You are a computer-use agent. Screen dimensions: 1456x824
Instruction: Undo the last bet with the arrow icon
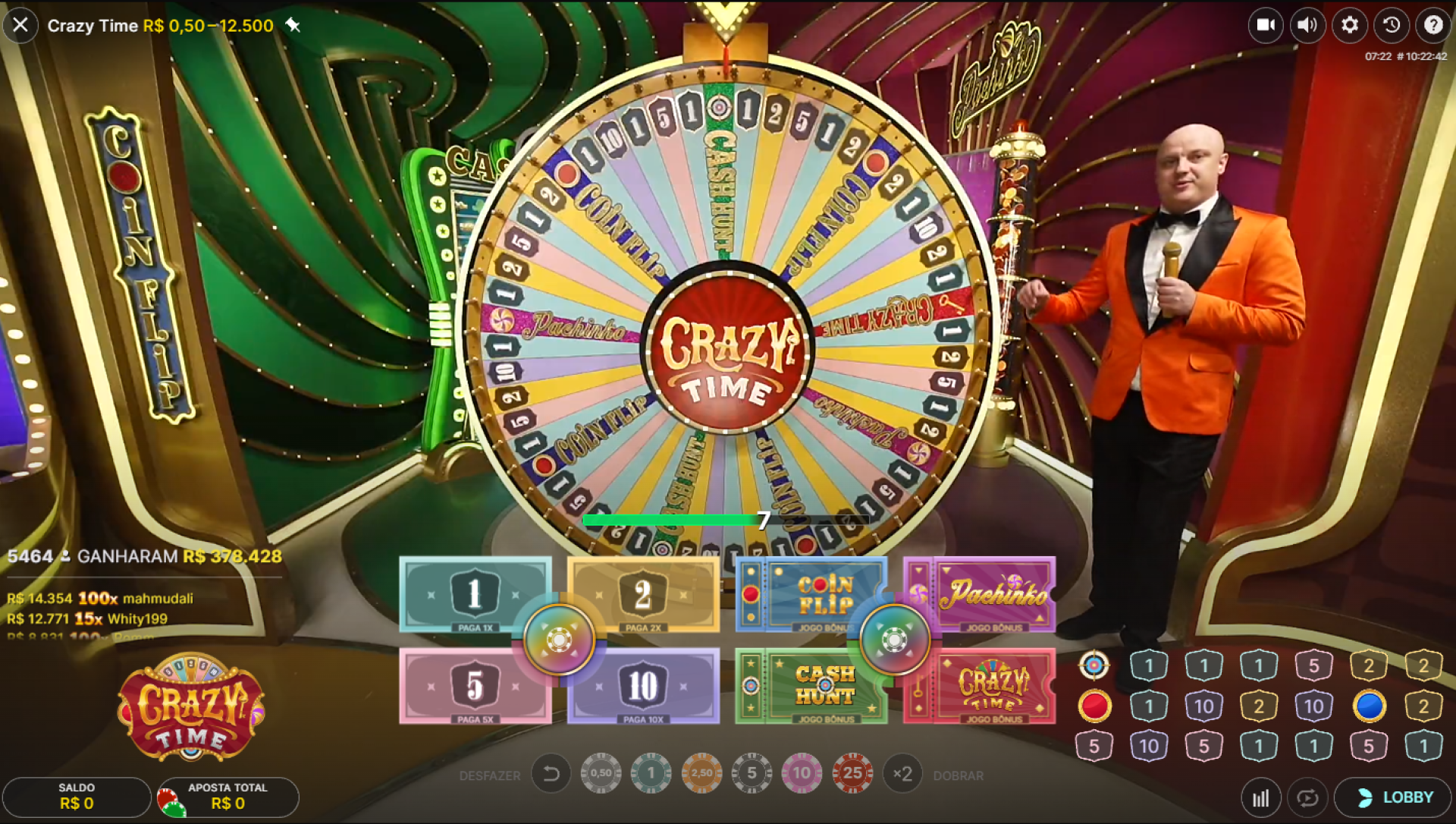(x=551, y=773)
